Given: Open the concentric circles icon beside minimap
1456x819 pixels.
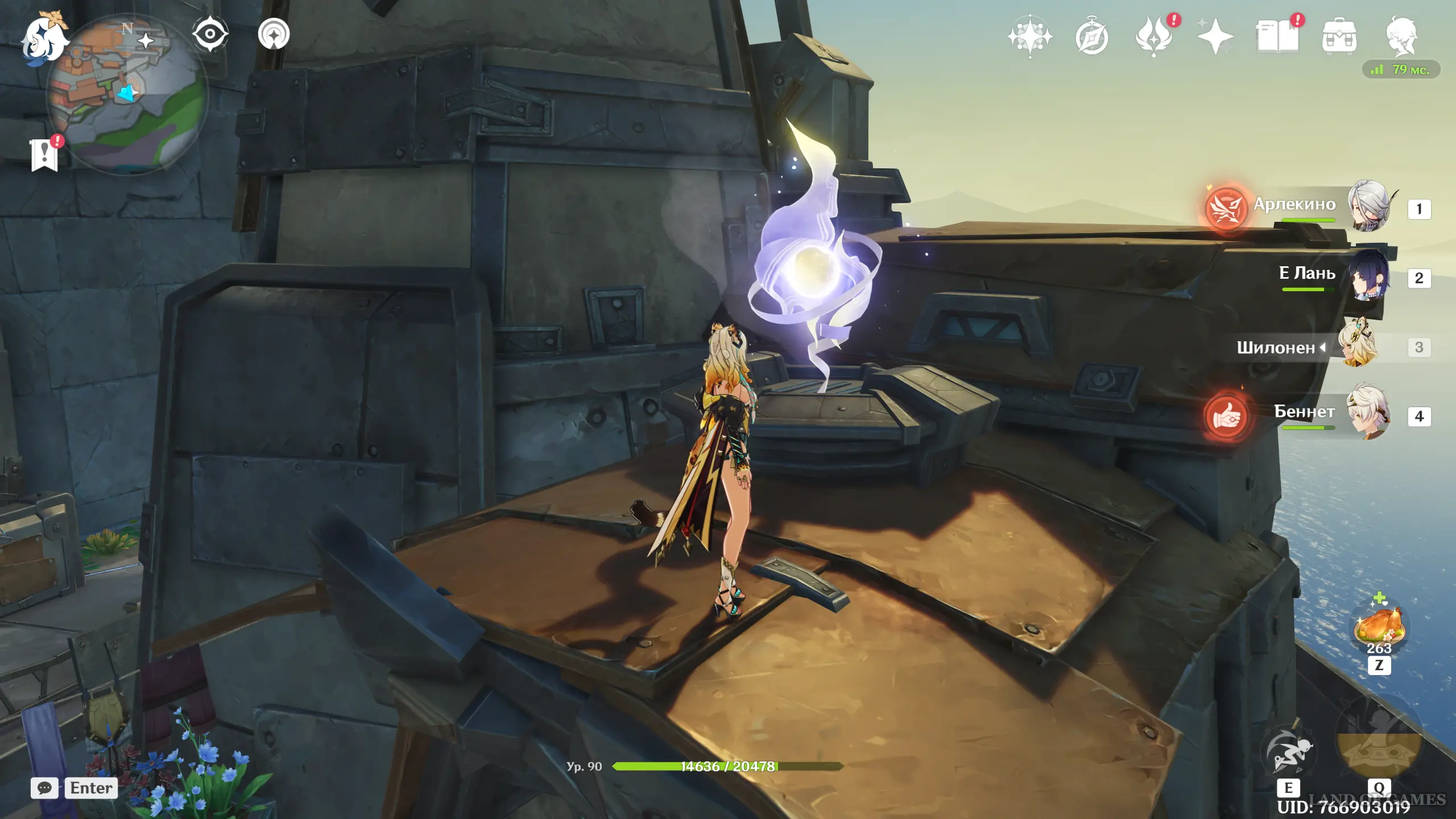Looking at the screenshot, I should coord(274,34).
